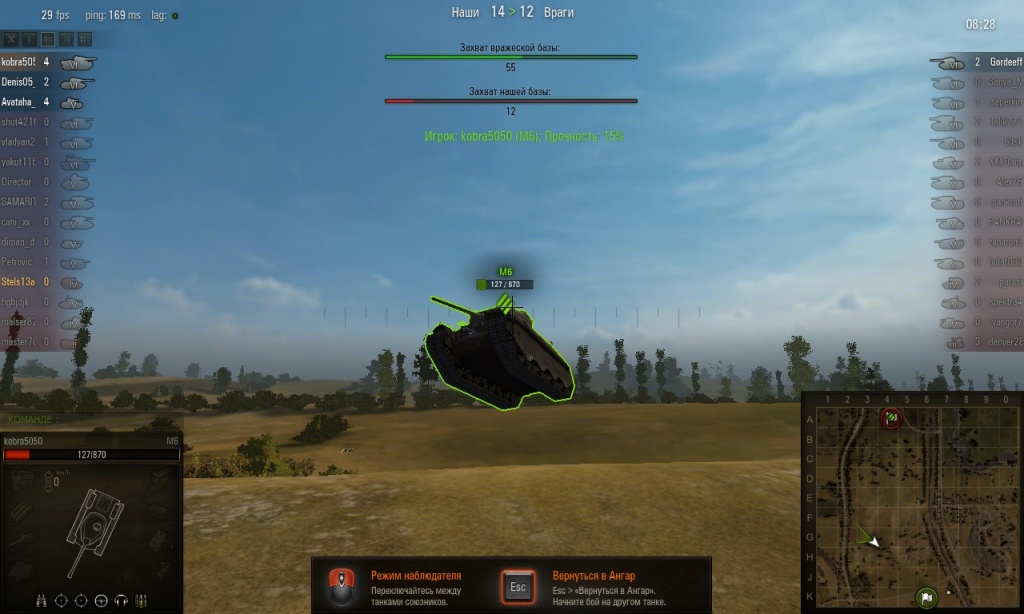
Task: Click the binoculars crew icon
Action: pyautogui.click(x=41, y=600)
